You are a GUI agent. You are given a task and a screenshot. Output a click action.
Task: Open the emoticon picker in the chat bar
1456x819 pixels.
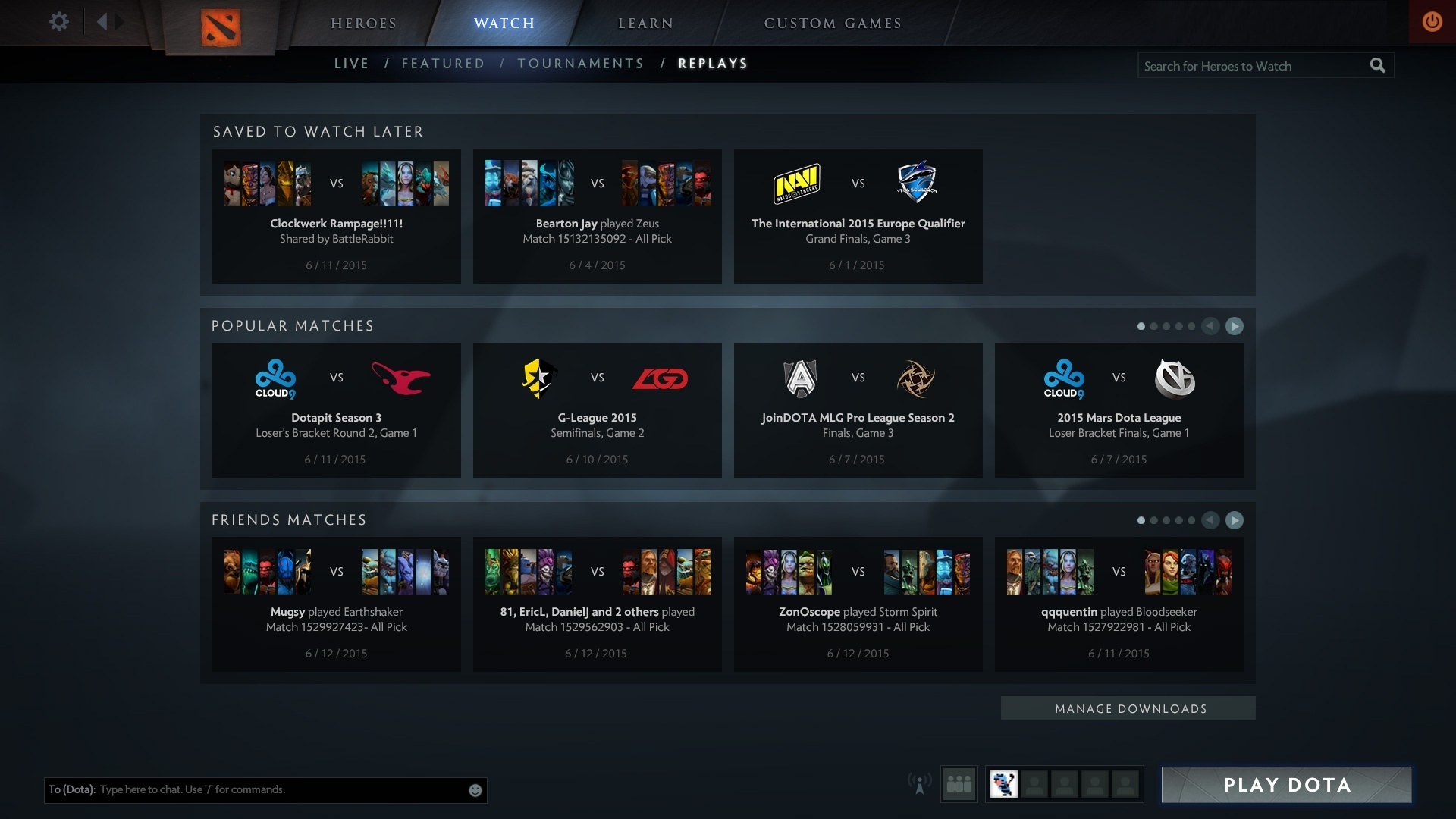tap(475, 789)
